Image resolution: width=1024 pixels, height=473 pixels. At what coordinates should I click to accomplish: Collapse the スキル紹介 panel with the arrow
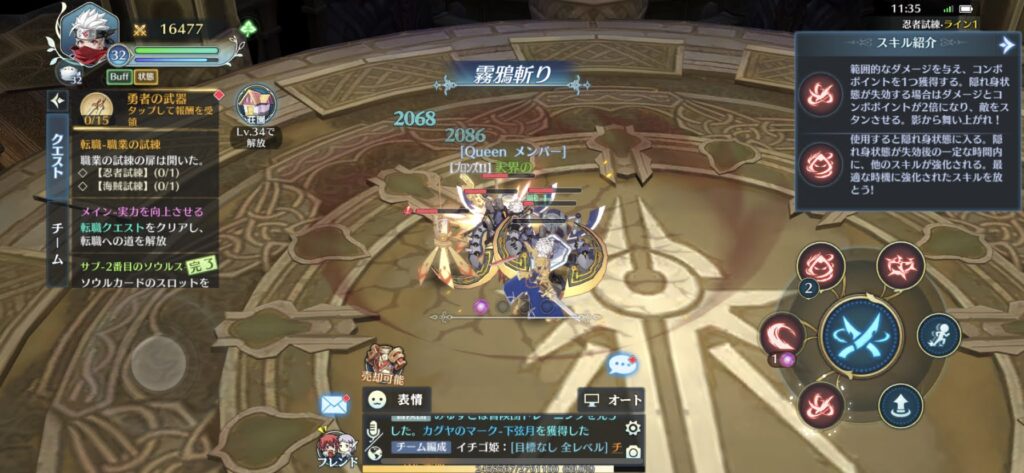1005,45
